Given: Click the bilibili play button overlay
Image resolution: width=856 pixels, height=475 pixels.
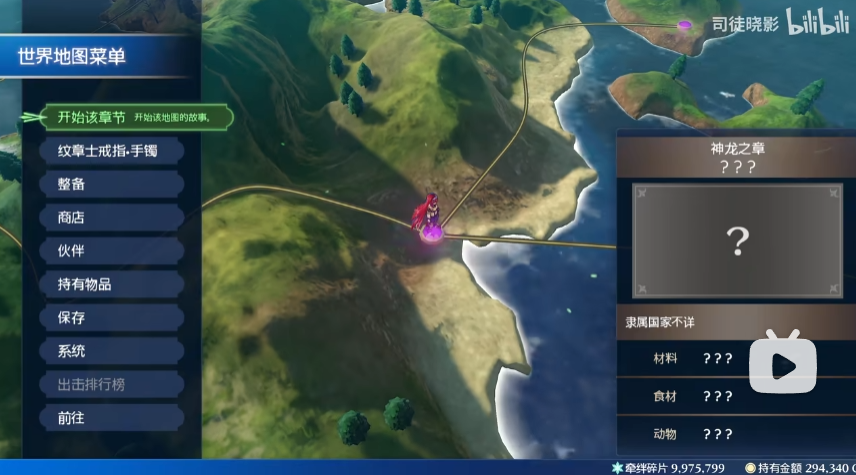Looking at the screenshot, I should [x=783, y=365].
